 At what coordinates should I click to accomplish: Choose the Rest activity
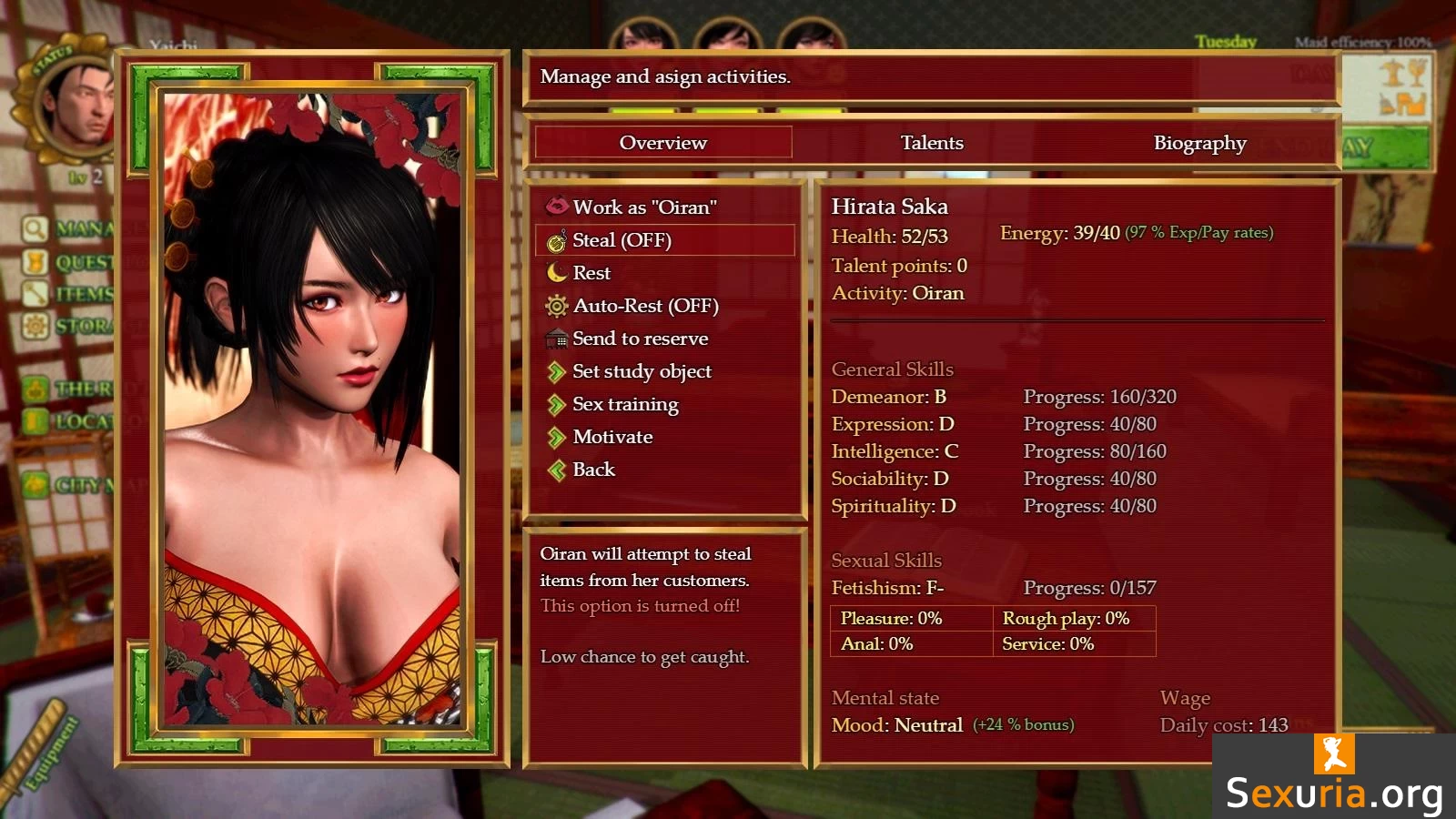591,273
